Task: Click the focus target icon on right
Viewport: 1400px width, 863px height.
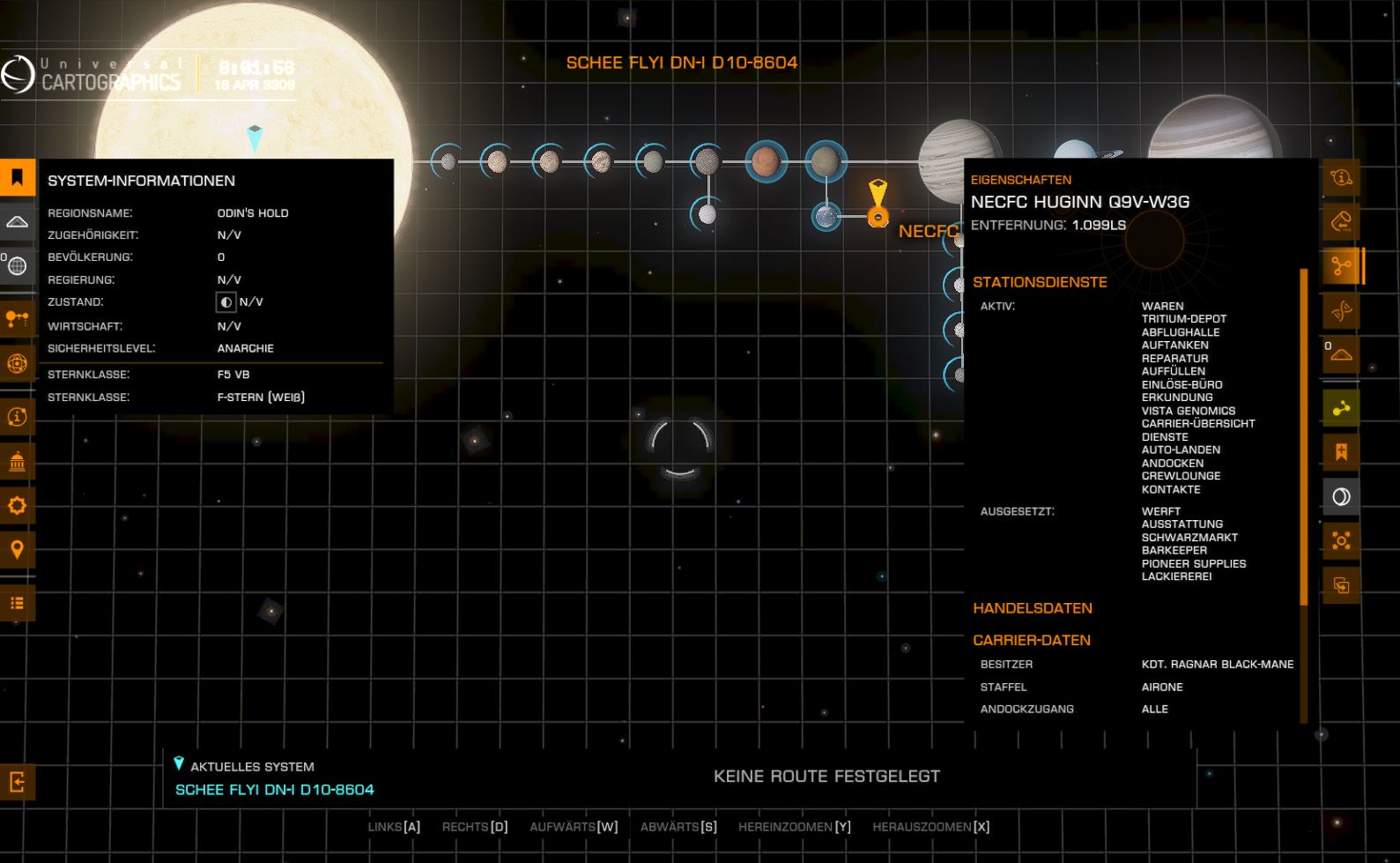Action: pos(1341,540)
